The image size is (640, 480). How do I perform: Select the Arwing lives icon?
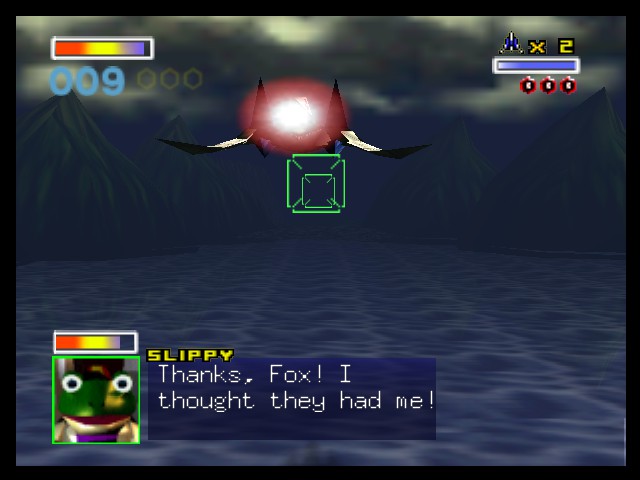coord(511,43)
